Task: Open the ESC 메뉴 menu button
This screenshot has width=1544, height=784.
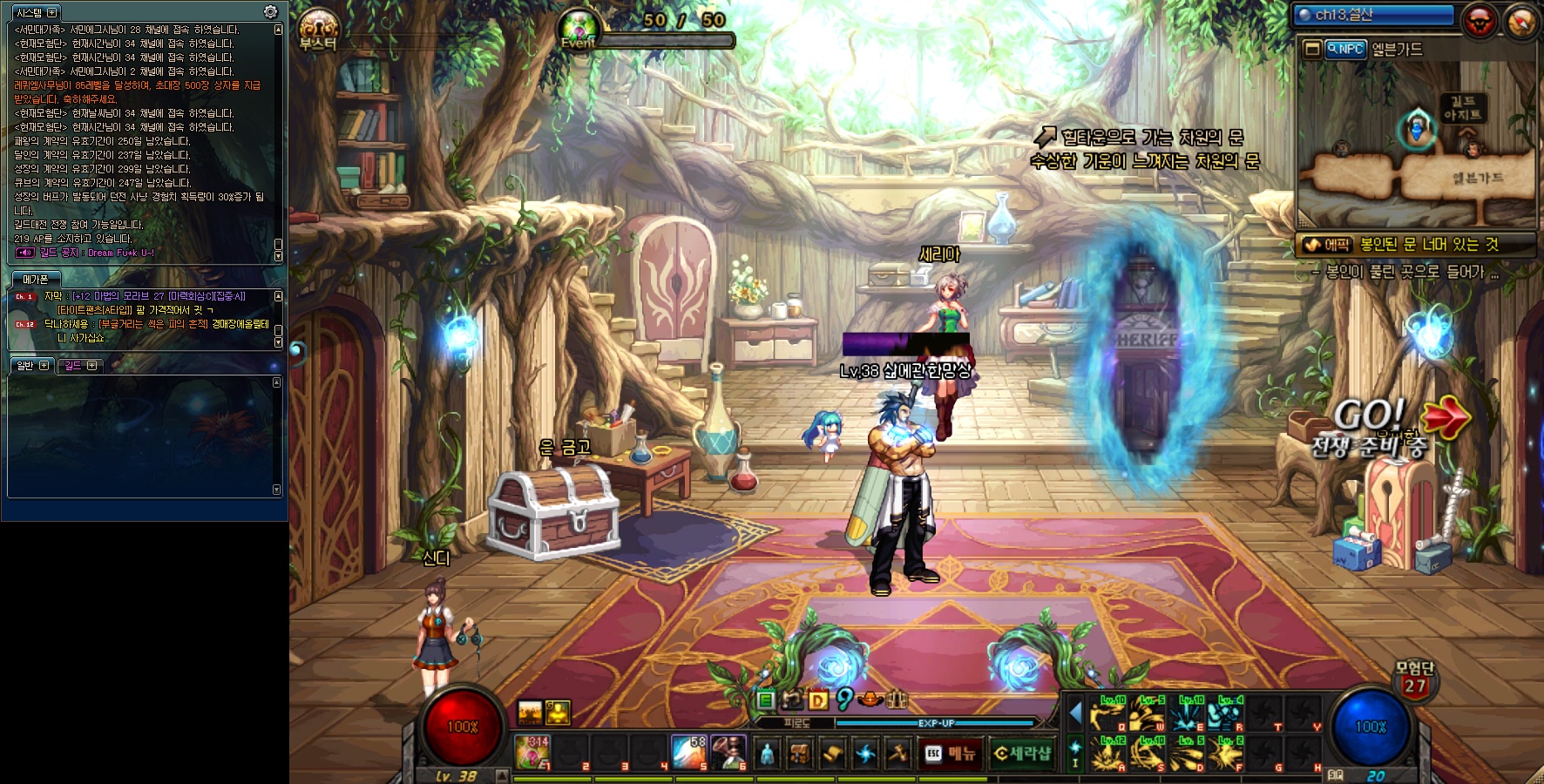Action: coord(951,754)
